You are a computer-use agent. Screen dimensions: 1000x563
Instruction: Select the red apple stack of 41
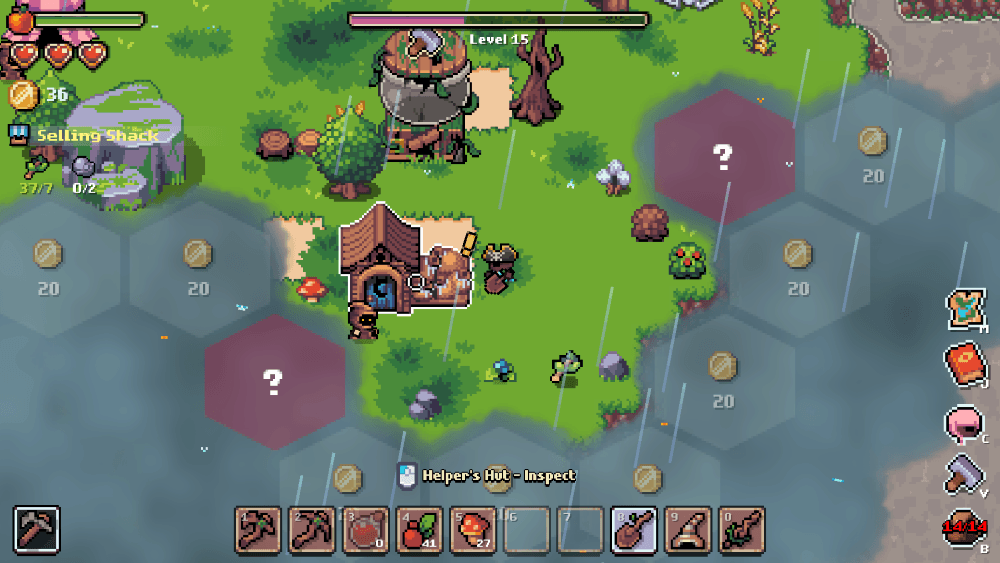(x=420, y=529)
